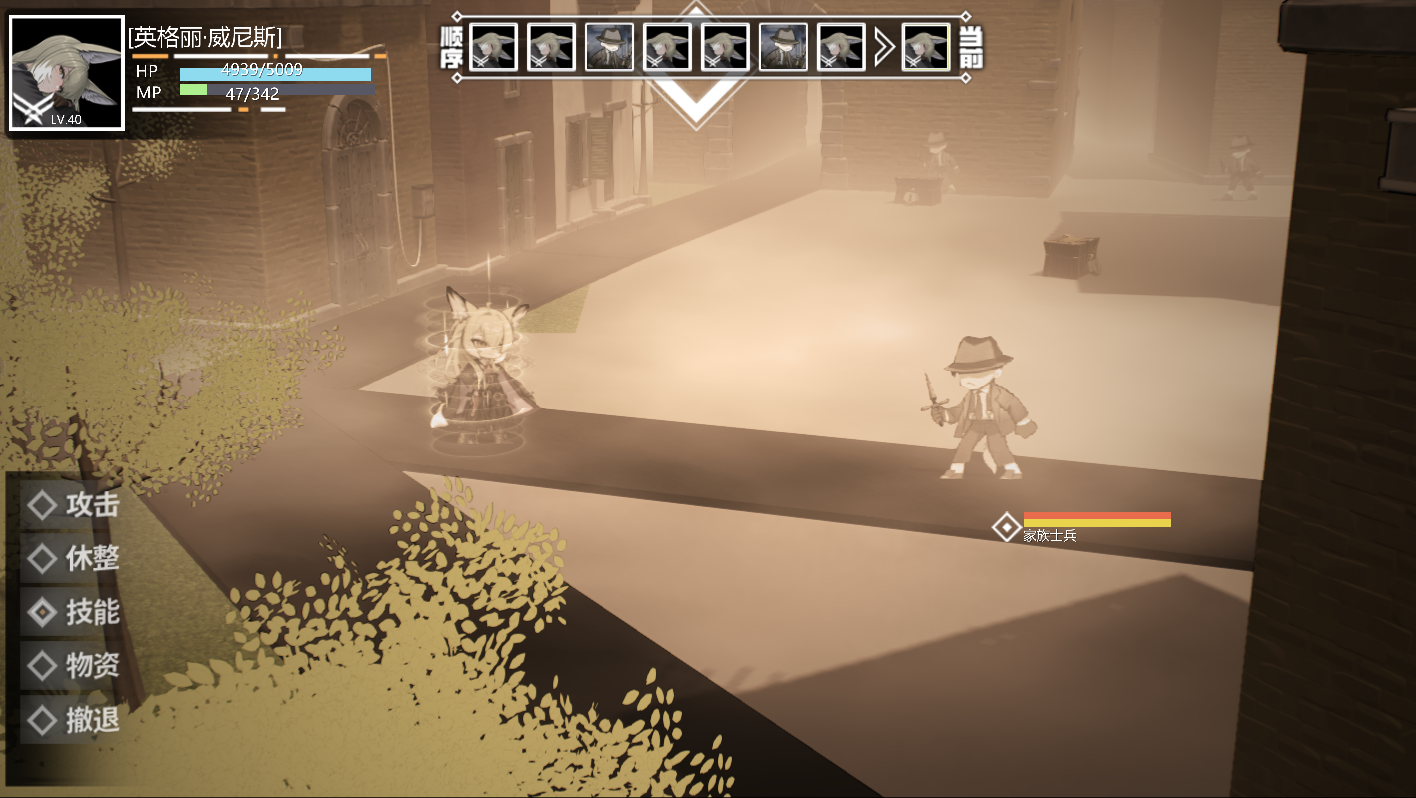Choose 撤退 to retreat from battle
Screen dimensions: 1416x798
74,719
